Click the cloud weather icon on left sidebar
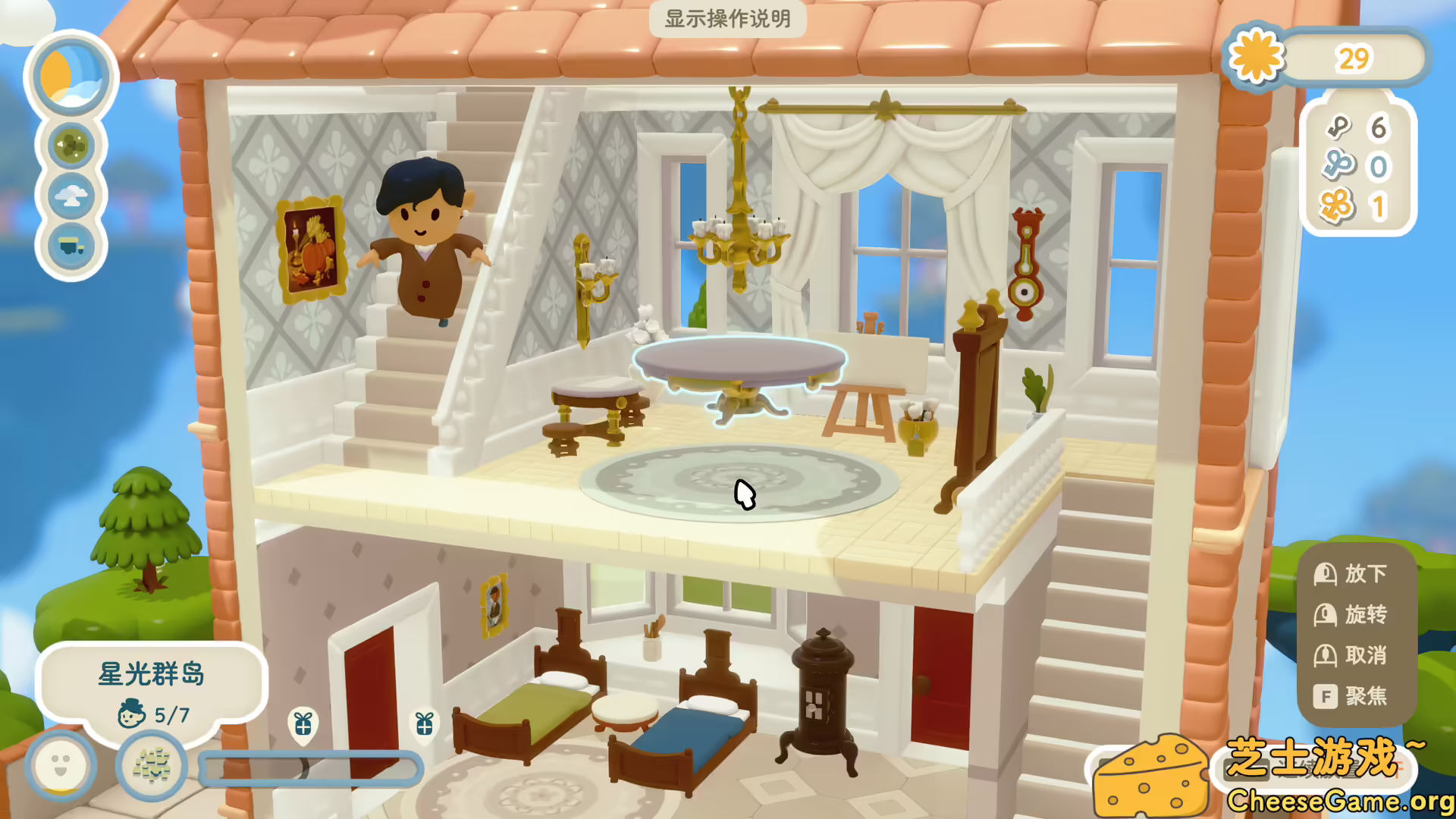Screen dimensions: 1456x819 (71, 196)
